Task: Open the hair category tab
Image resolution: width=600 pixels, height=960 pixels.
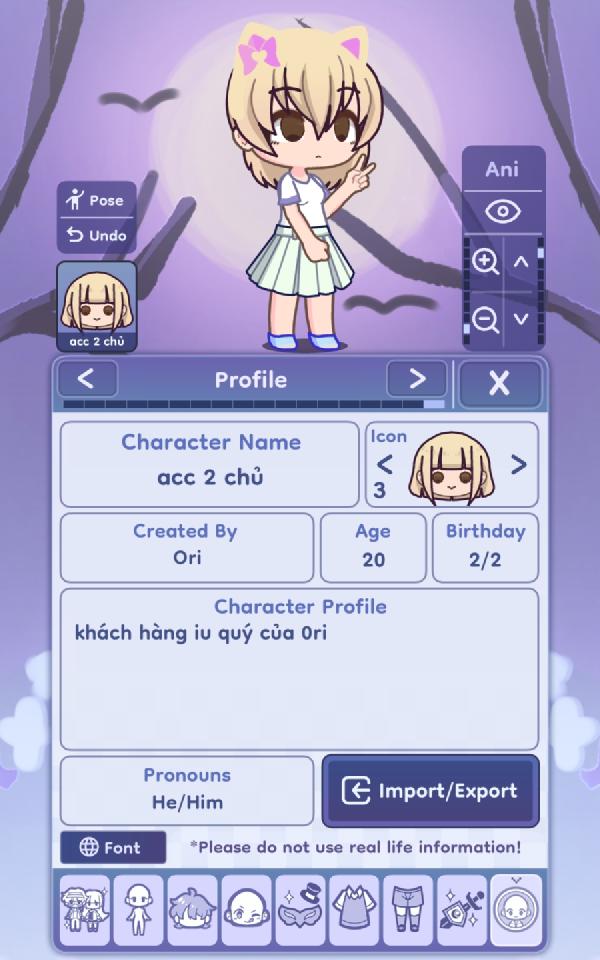Action: coord(193,910)
